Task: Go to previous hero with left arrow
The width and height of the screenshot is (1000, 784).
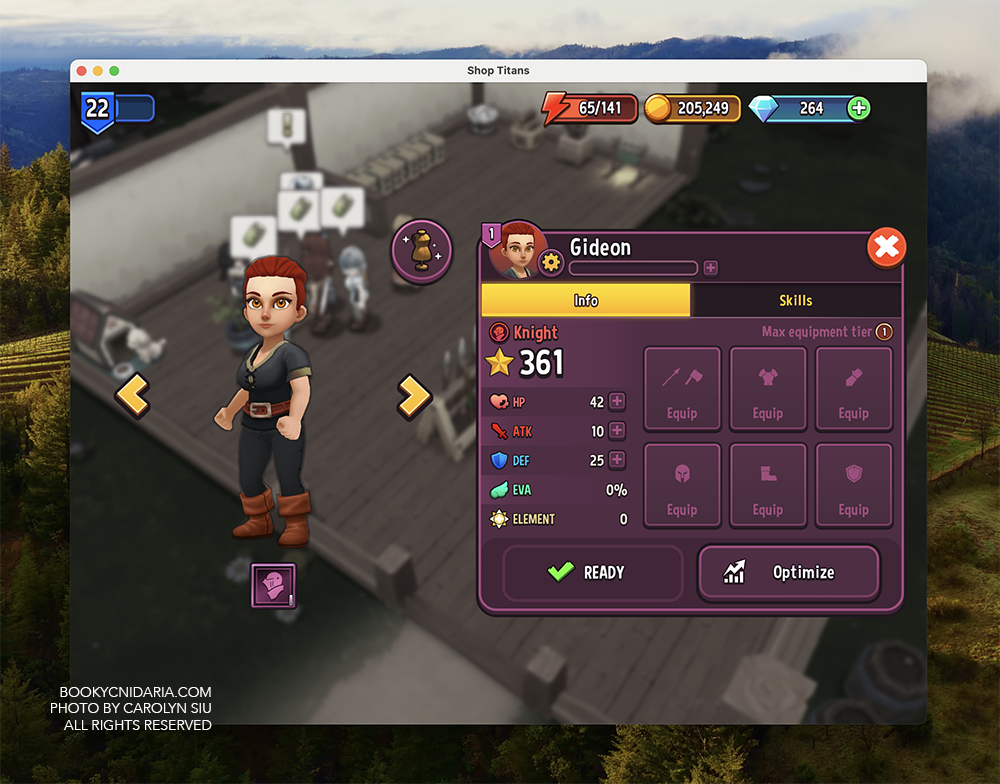Action: click(132, 396)
